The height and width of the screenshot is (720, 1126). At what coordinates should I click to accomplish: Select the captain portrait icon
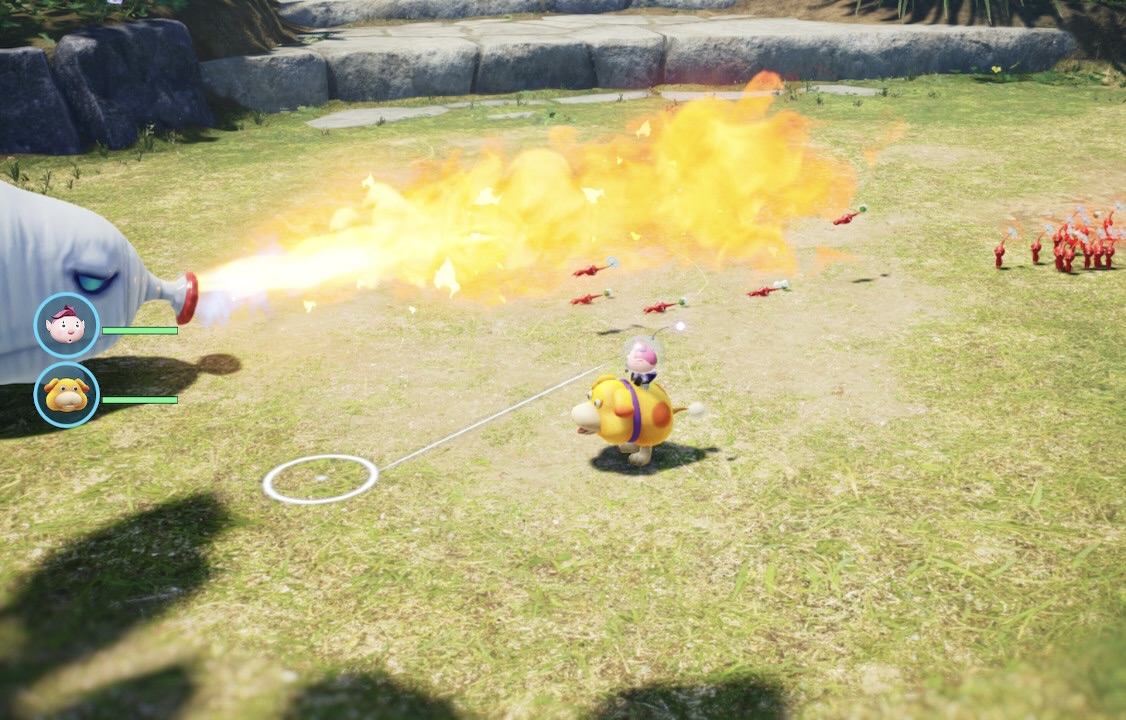(67, 326)
